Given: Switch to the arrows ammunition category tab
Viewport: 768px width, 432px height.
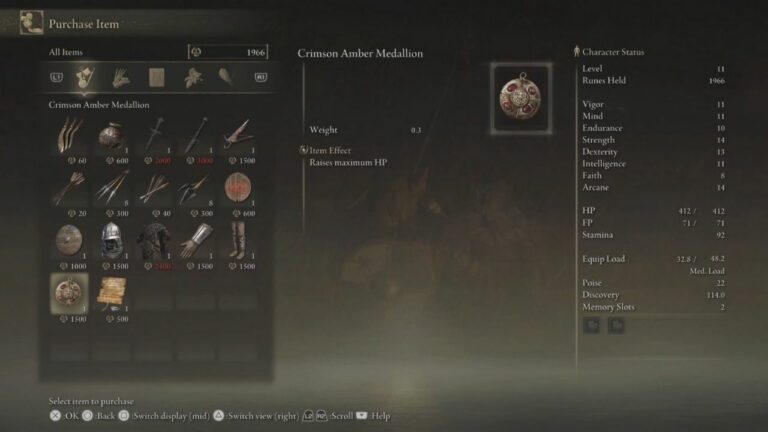Looking at the screenshot, I should point(121,77).
